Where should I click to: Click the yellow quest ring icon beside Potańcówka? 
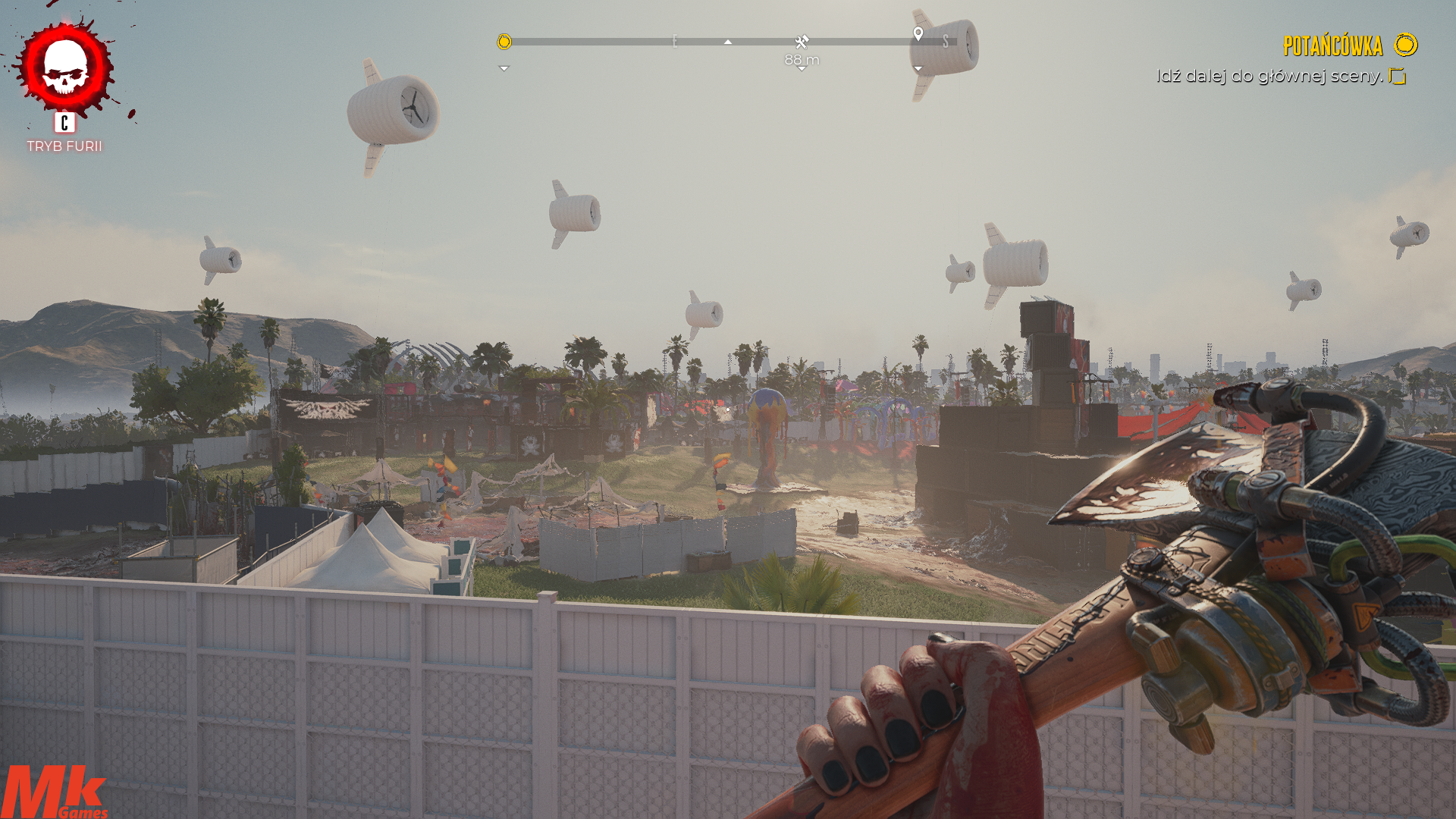(1405, 45)
